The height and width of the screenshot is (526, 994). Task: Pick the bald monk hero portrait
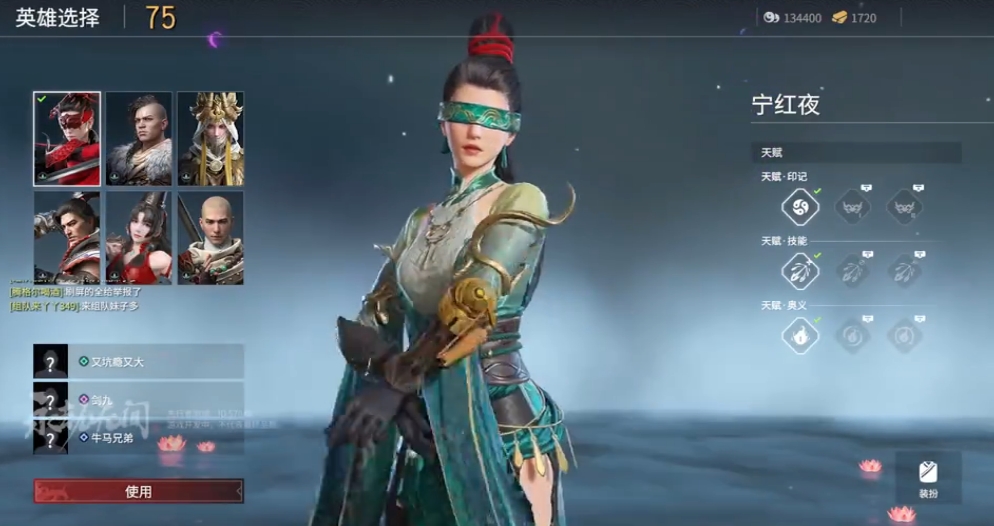[x=210, y=237]
